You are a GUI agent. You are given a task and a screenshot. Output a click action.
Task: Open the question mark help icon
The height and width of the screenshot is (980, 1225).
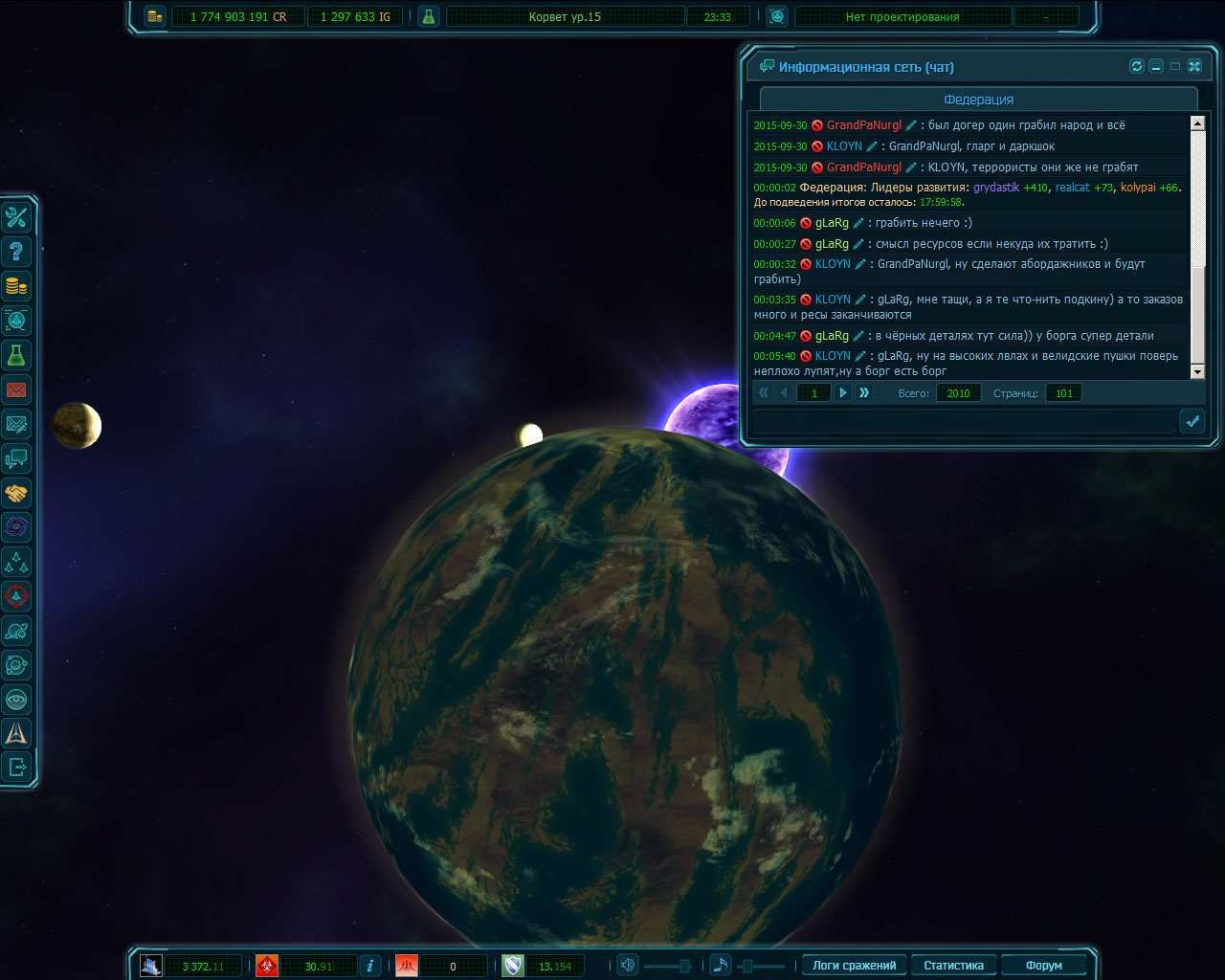coord(16,252)
